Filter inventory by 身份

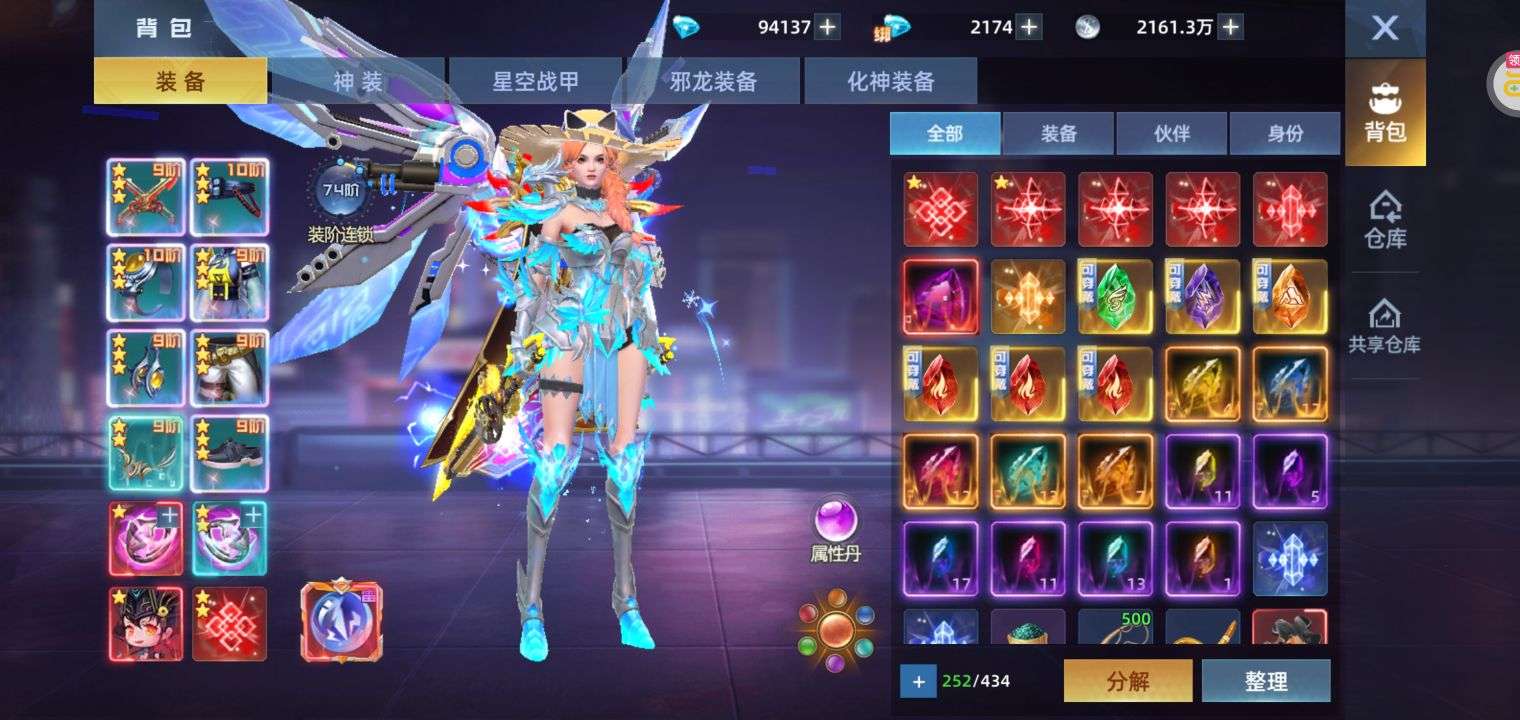click(1285, 133)
